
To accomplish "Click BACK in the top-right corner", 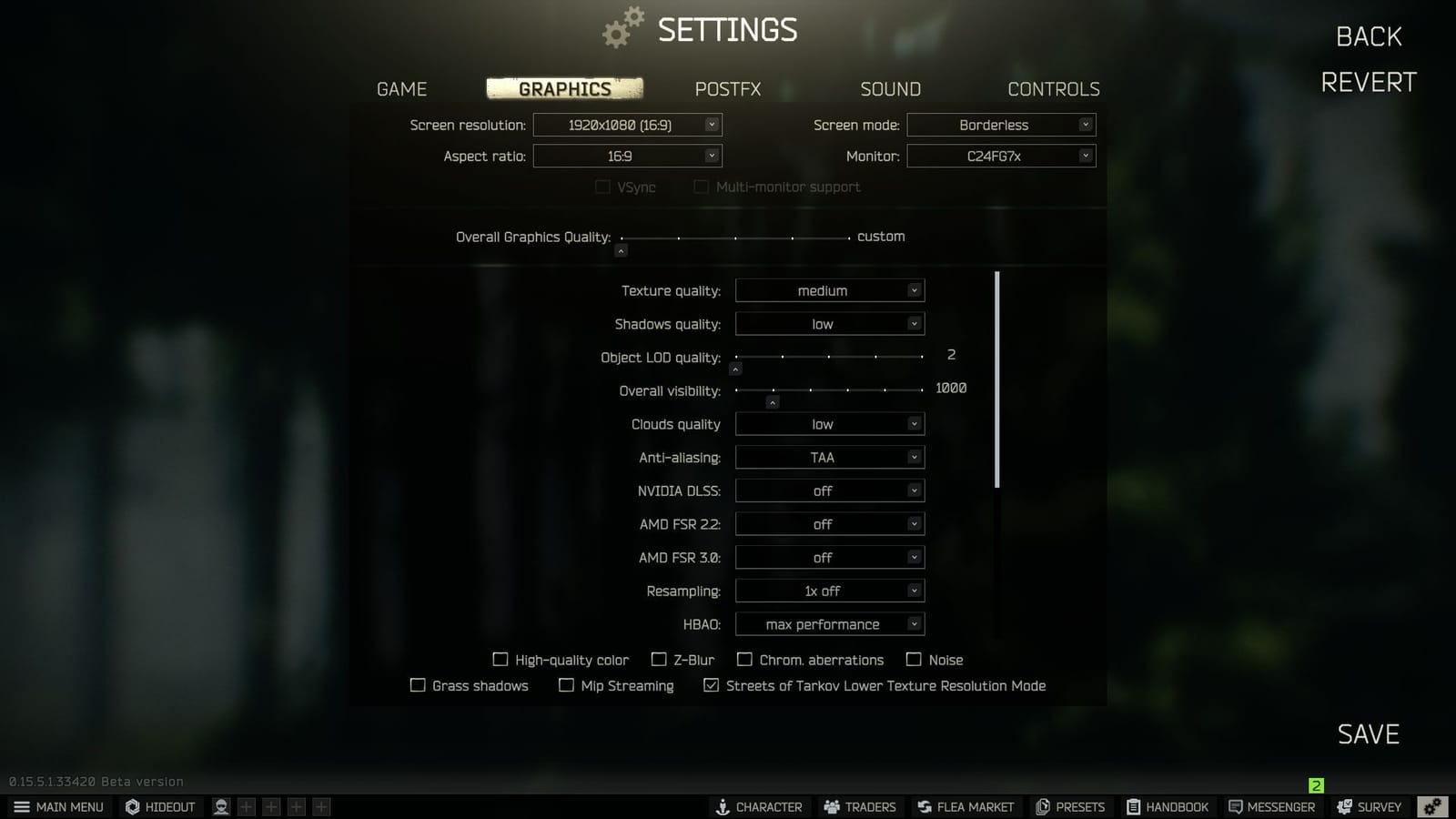I will click(x=1367, y=36).
